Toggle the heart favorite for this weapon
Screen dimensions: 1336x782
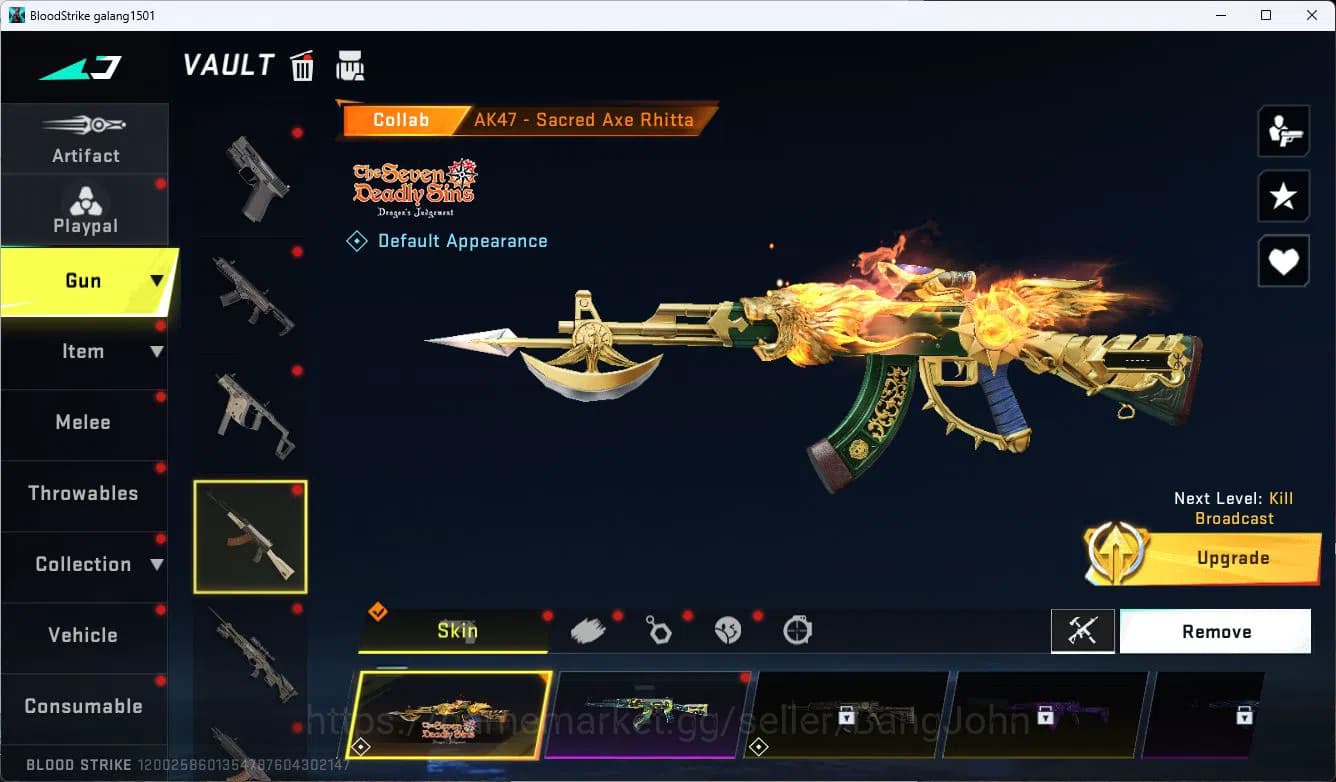tap(1283, 261)
